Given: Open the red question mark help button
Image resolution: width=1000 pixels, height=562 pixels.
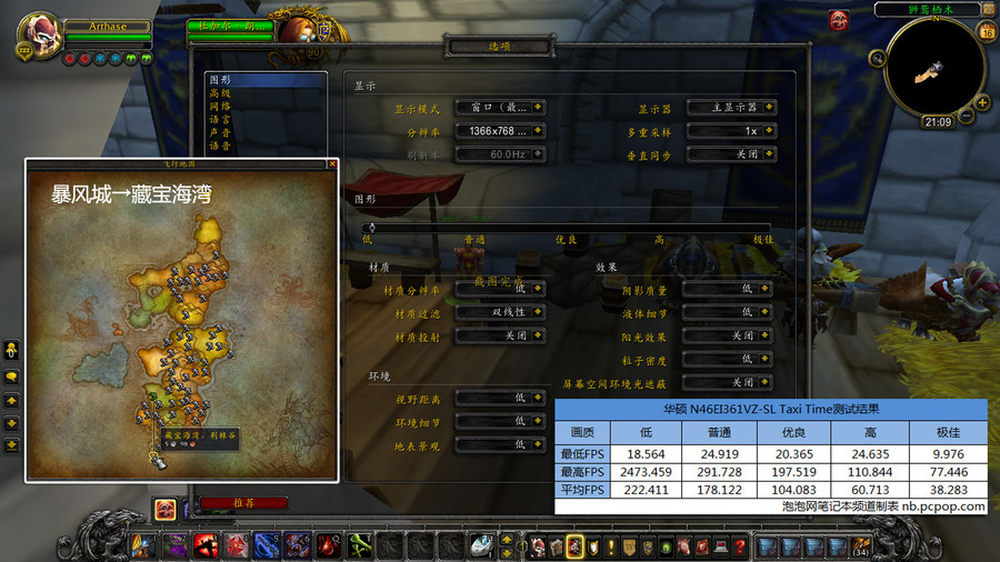Looking at the screenshot, I should (x=739, y=546).
